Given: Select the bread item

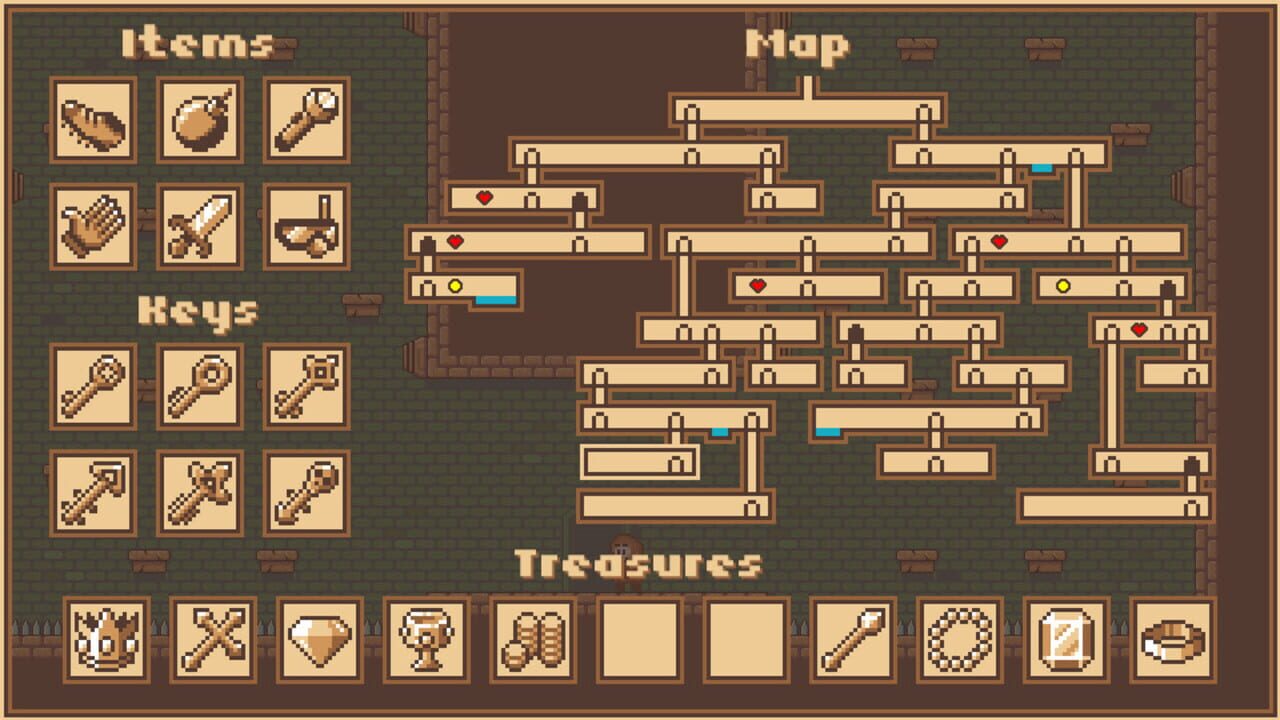Looking at the screenshot, I should pyautogui.click(x=93, y=122).
